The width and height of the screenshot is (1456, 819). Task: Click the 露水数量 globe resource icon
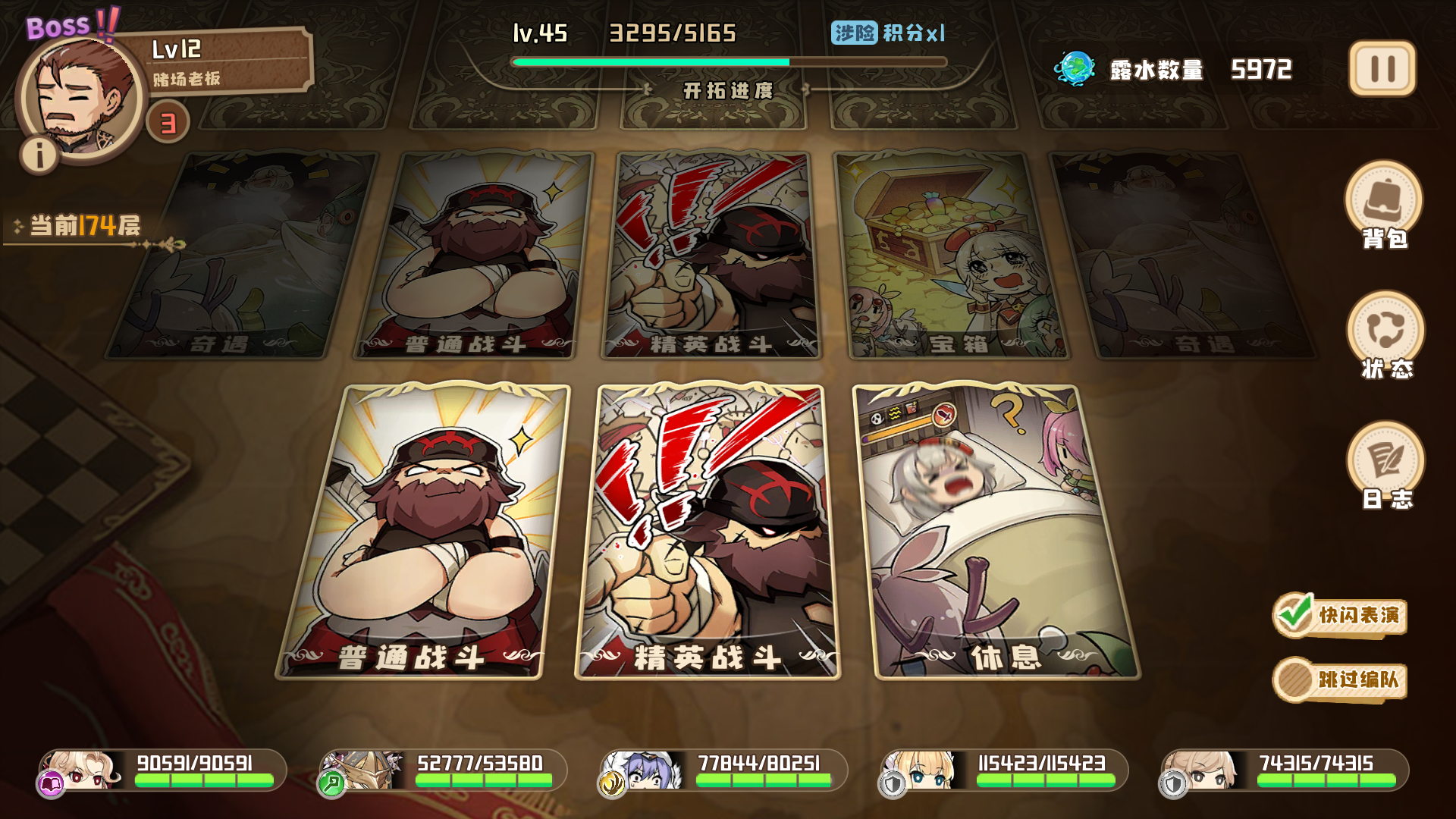(x=1076, y=68)
